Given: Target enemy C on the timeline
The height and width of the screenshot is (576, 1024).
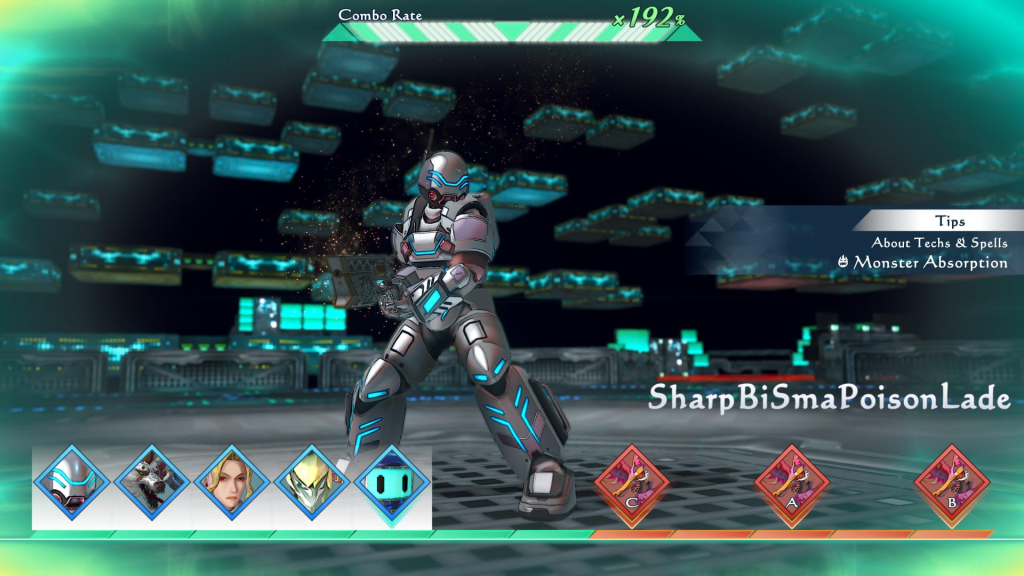Looking at the screenshot, I should click(x=632, y=486).
